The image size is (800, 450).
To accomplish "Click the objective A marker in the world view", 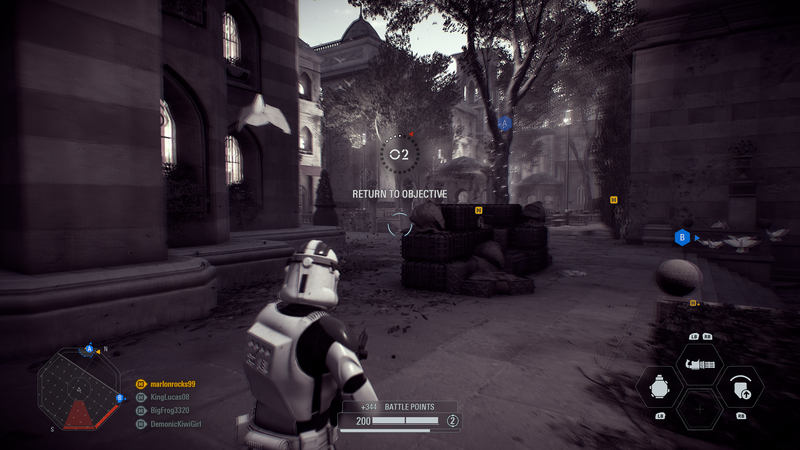I will click(x=505, y=123).
